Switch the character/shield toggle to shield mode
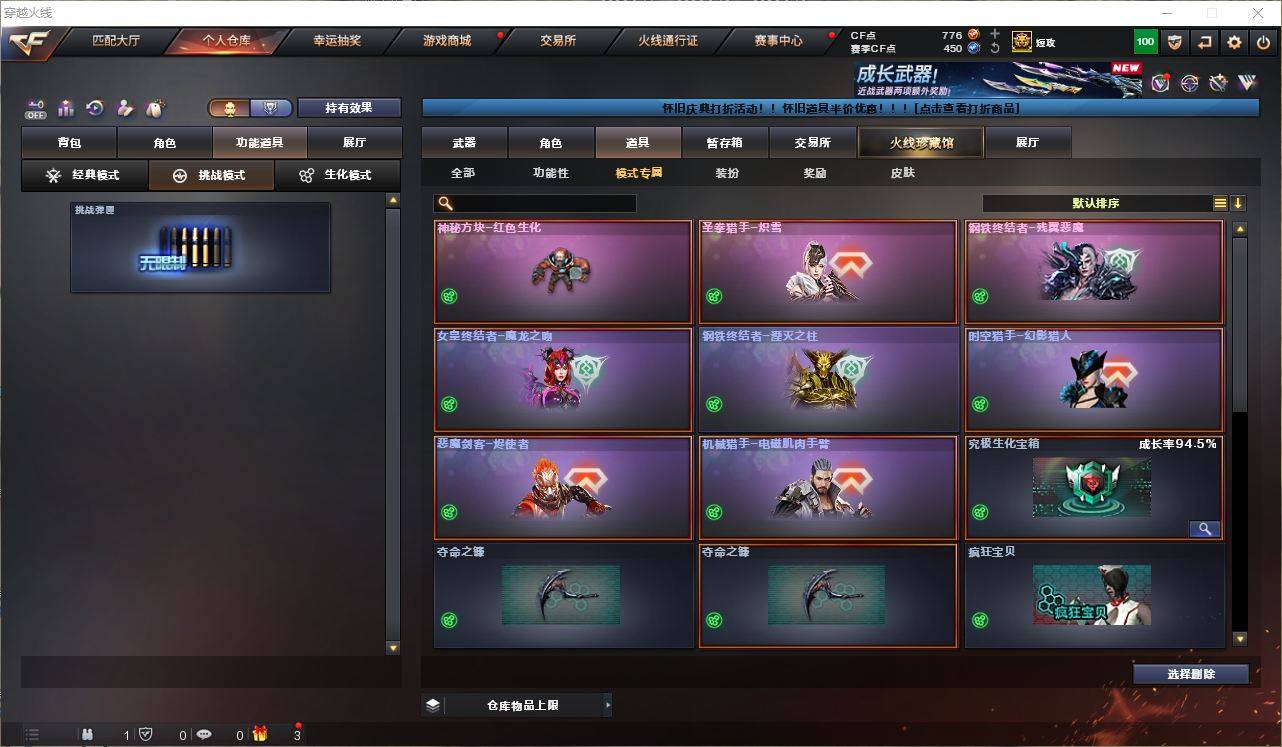The image size is (1282, 747). [x=272, y=107]
